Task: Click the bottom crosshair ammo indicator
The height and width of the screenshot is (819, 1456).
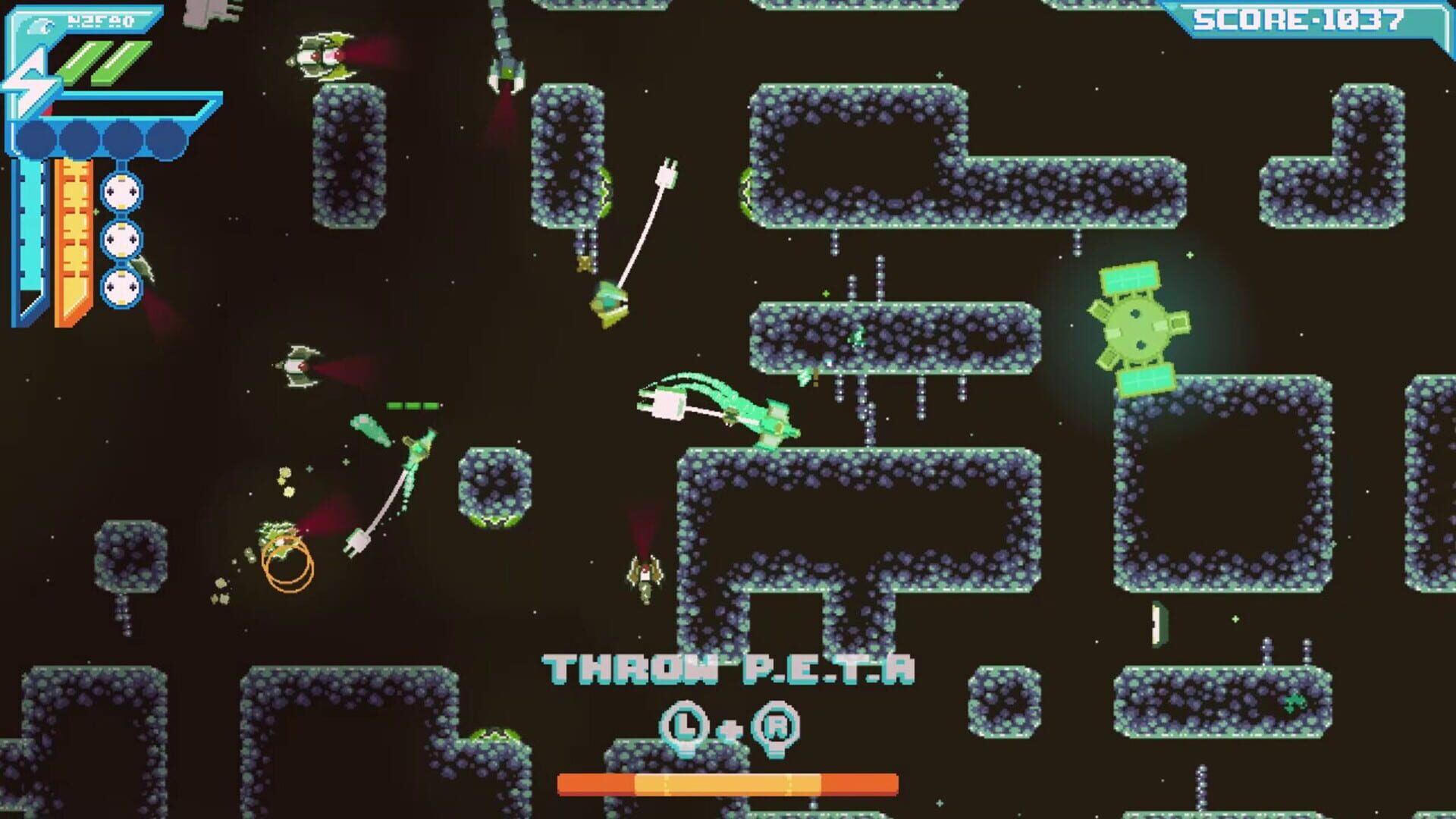Action: click(120, 287)
